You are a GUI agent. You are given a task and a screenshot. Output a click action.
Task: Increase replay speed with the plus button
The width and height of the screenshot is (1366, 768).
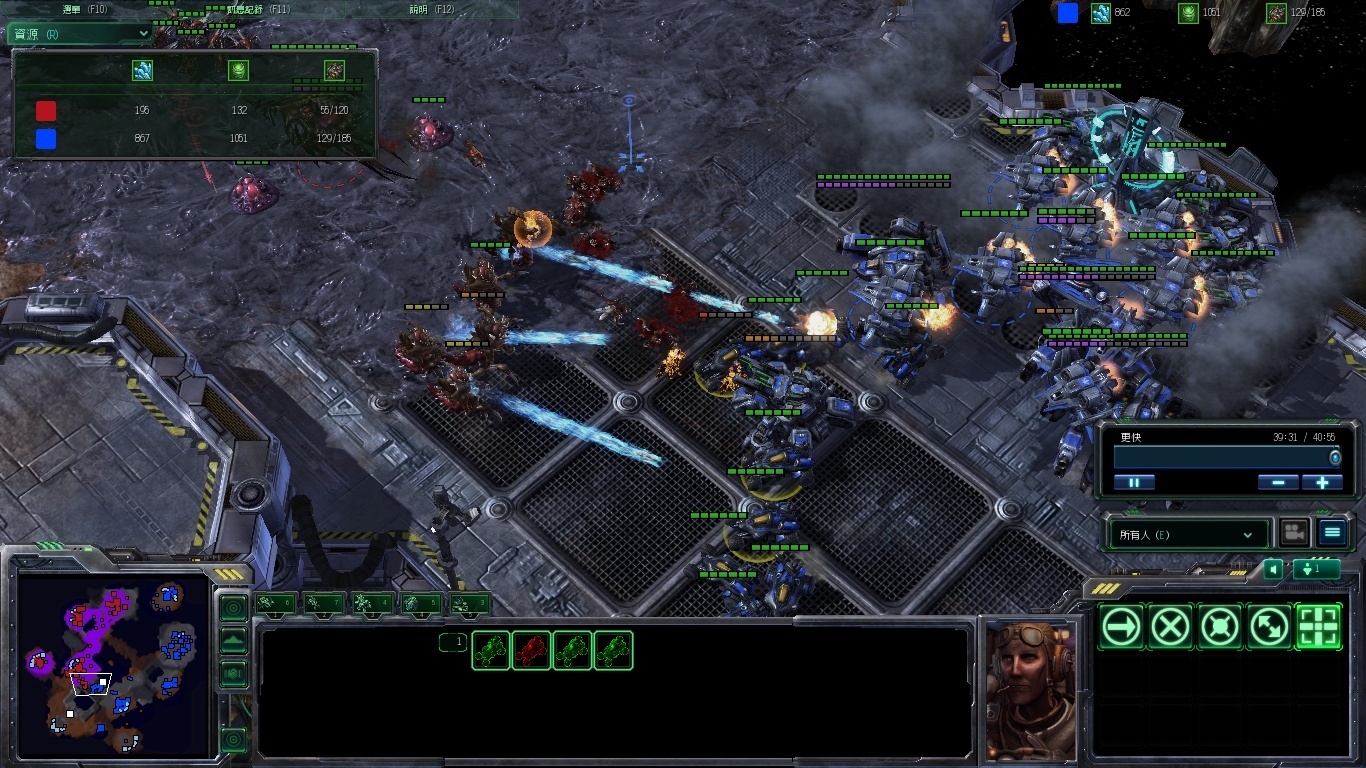pyautogui.click(x=1322, y=482)
